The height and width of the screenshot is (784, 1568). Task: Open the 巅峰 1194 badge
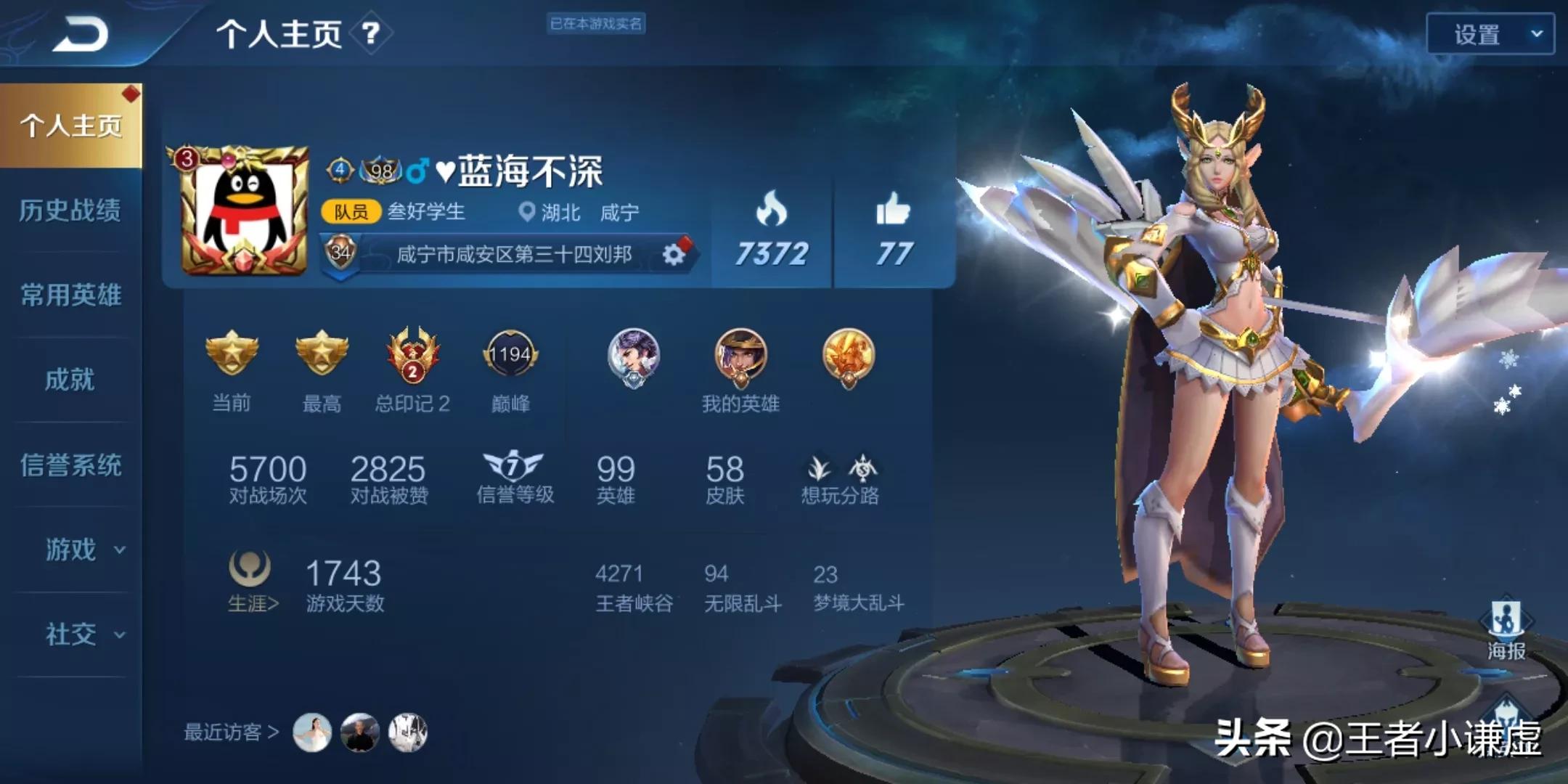coord(510,356)
